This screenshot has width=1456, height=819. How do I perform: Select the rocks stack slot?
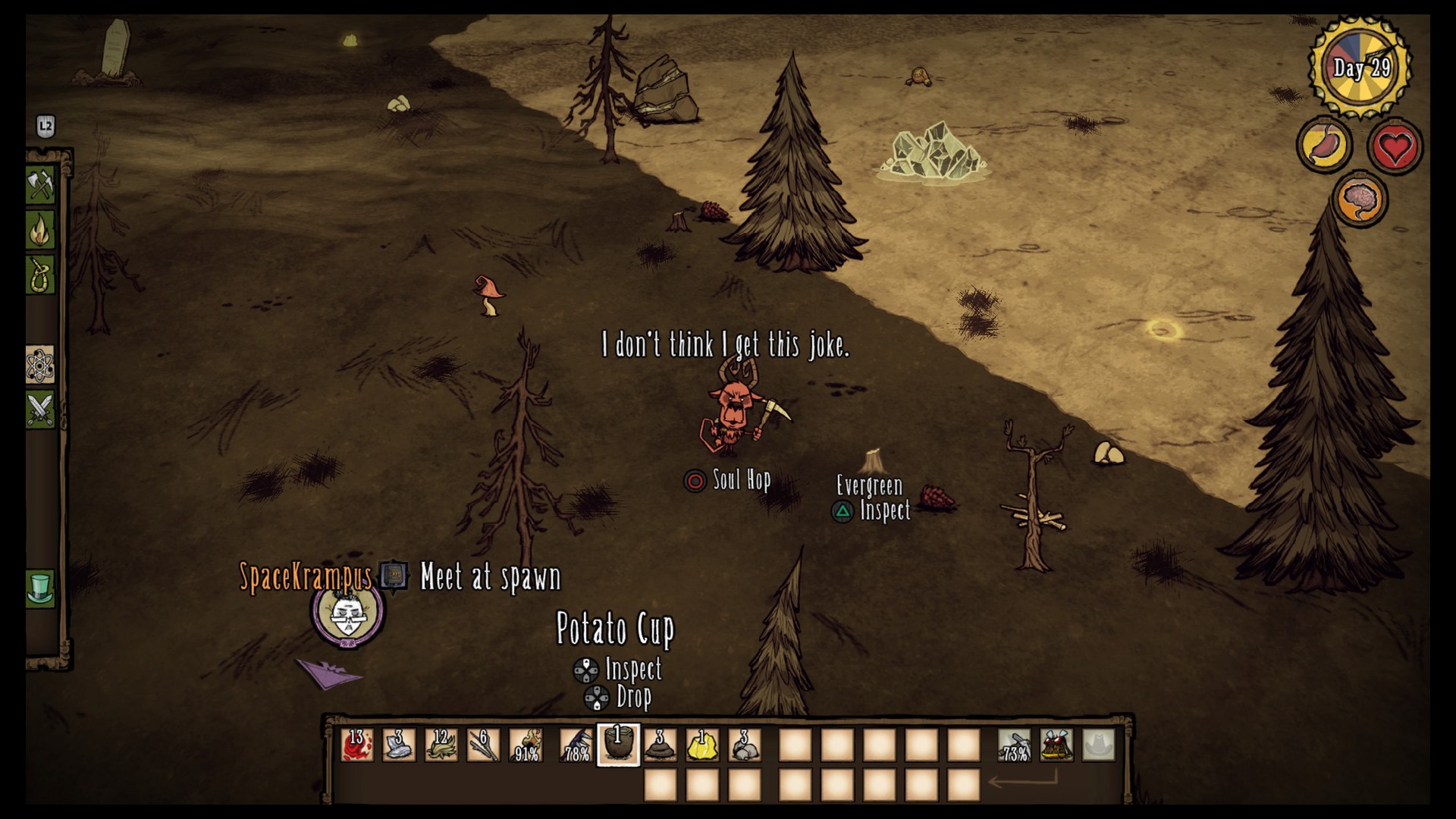745,745
